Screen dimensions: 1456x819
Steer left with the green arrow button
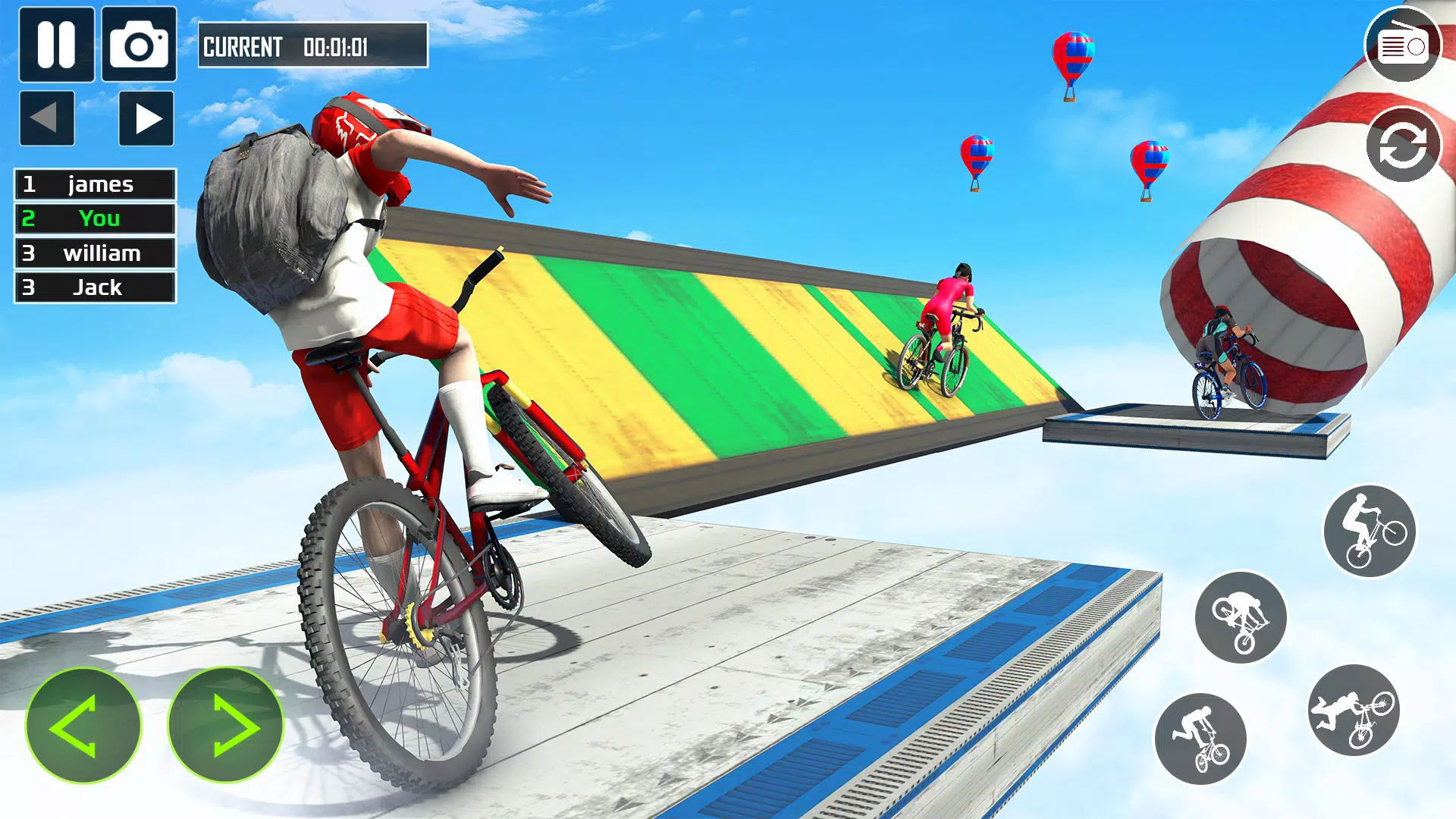coord(83,725)
